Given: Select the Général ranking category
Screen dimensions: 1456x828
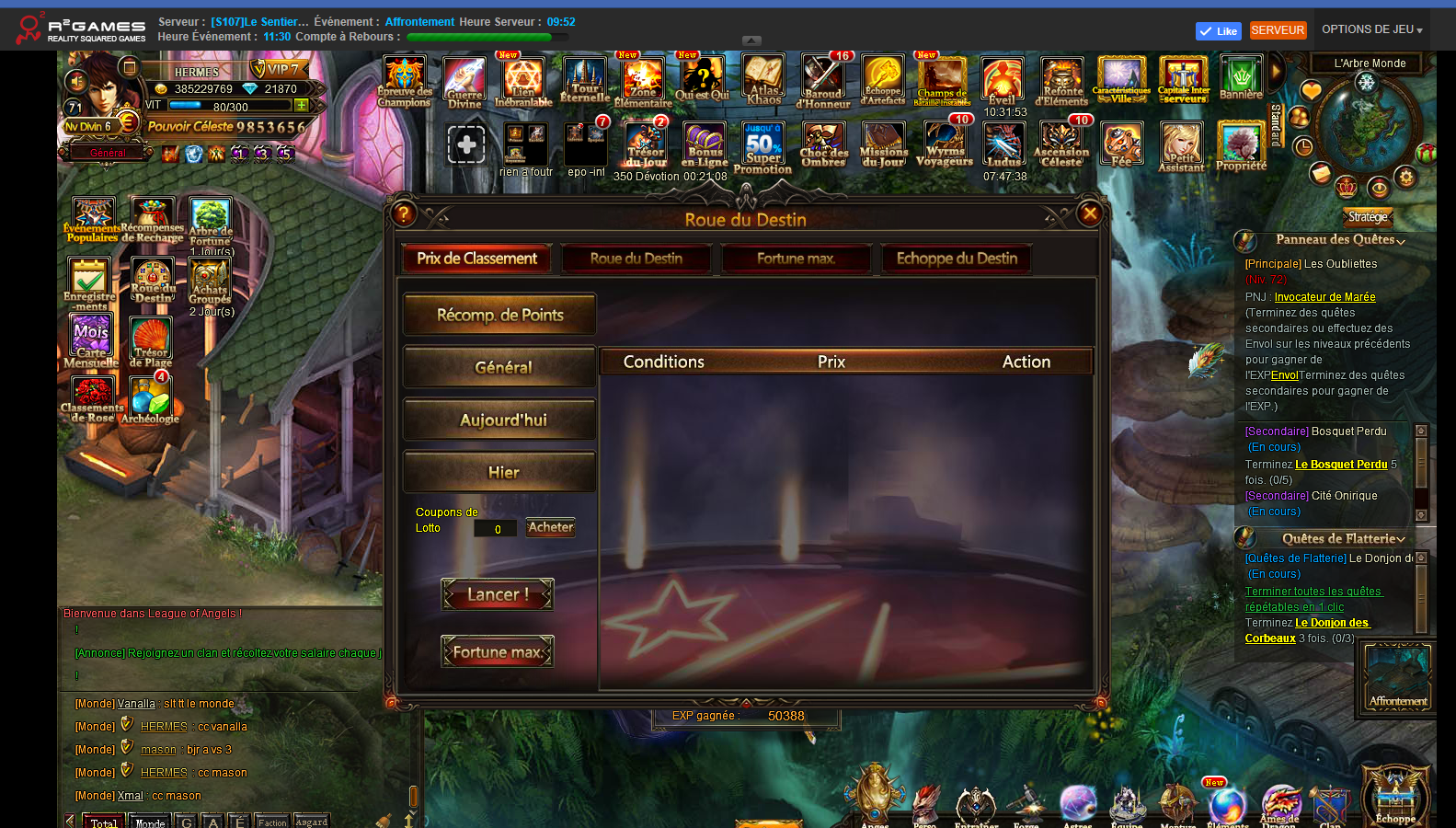Looking at the screenshot, I should coord(499,367).
